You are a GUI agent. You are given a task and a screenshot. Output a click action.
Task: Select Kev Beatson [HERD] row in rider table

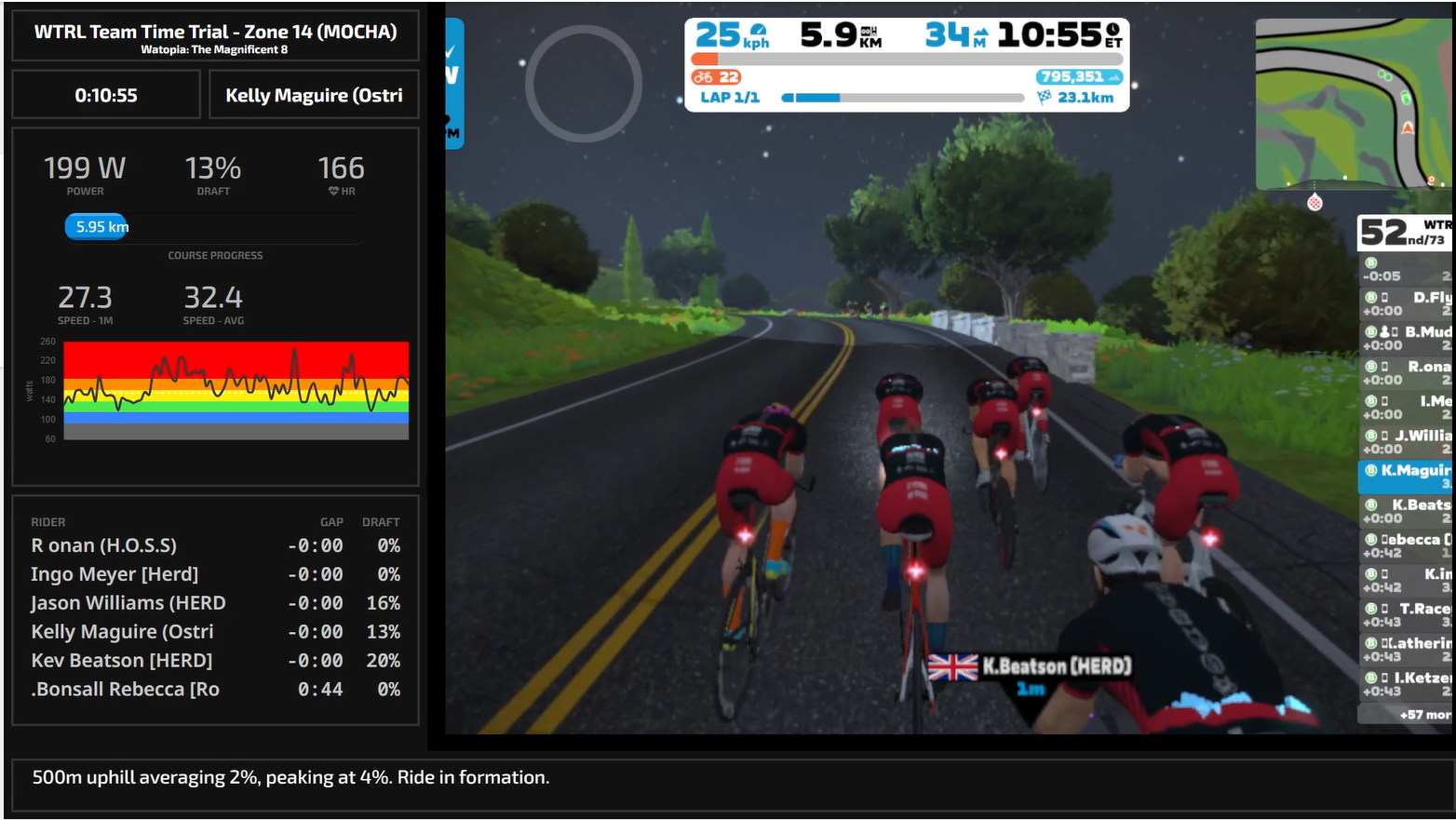point(215,661)
